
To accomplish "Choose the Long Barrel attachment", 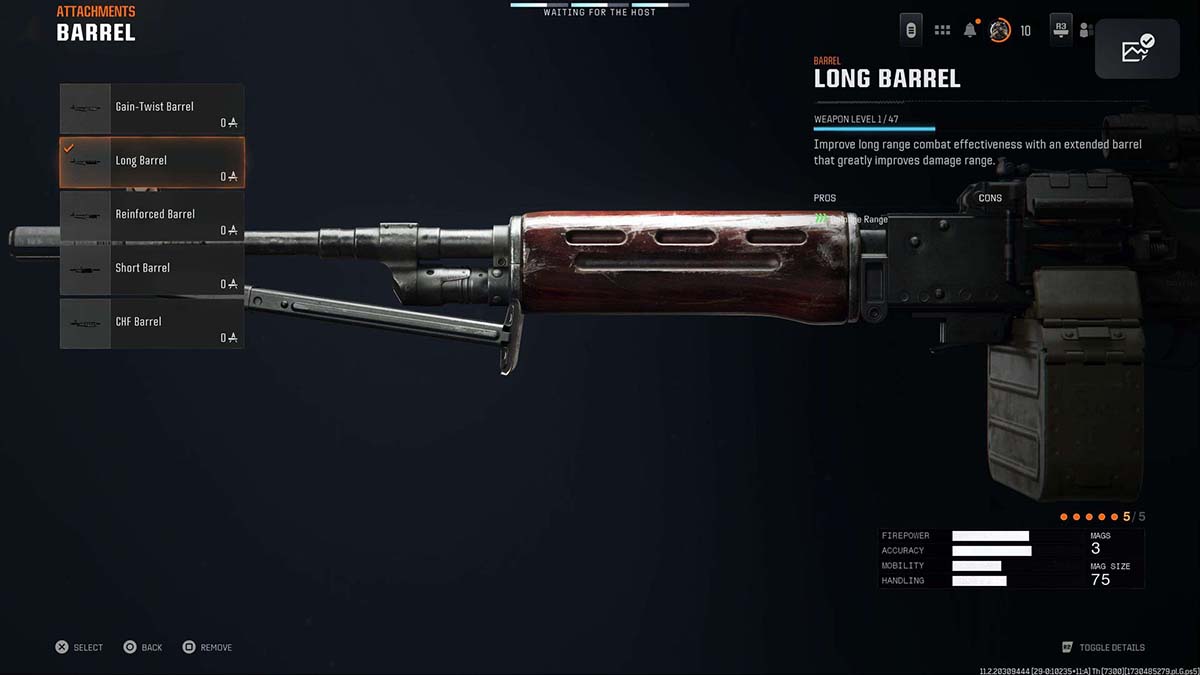I will 152,162.
